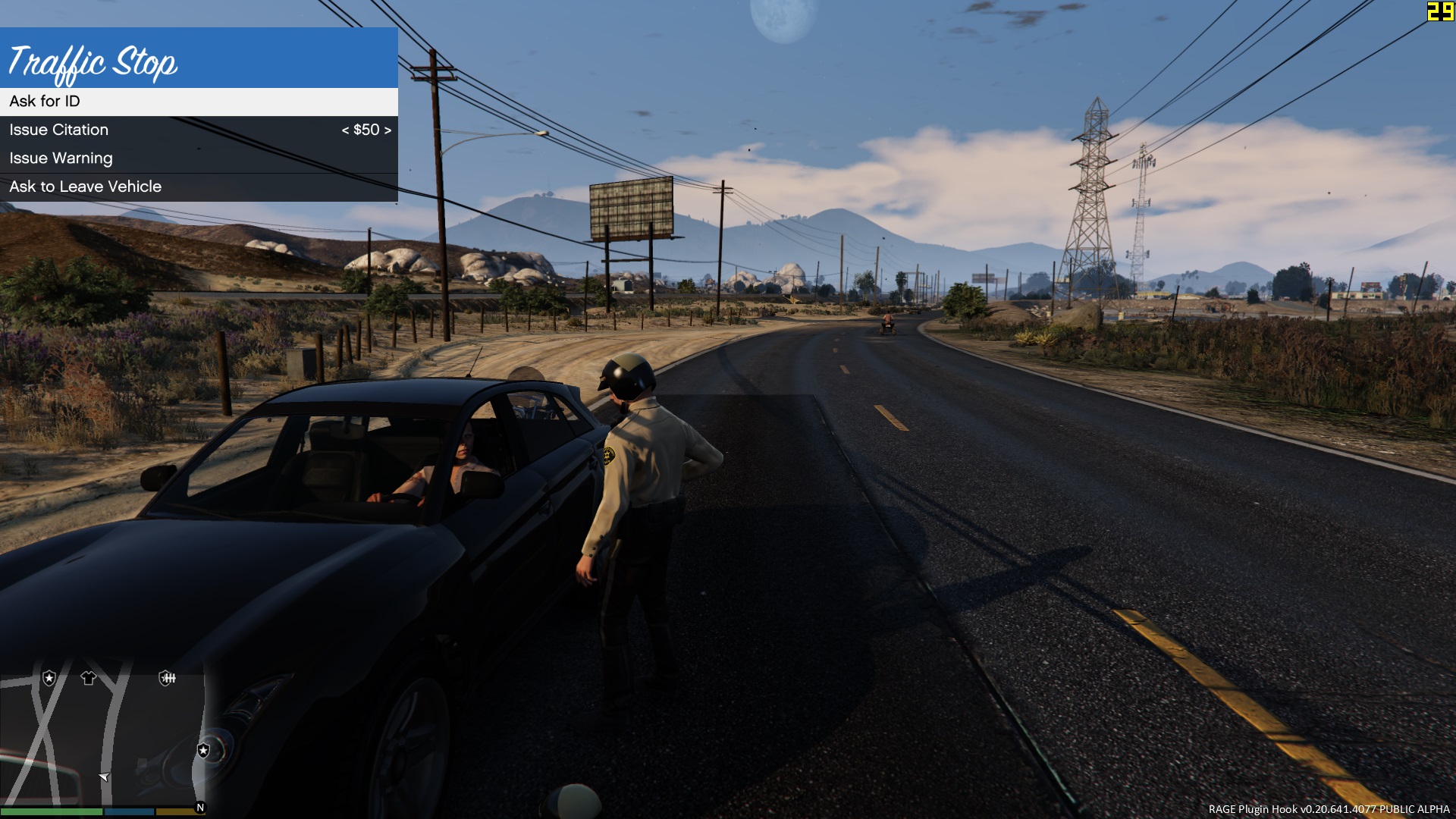The image size is (1456, 819).
Task: Click the jail bars badge blip
Action: tap(167, 678)
